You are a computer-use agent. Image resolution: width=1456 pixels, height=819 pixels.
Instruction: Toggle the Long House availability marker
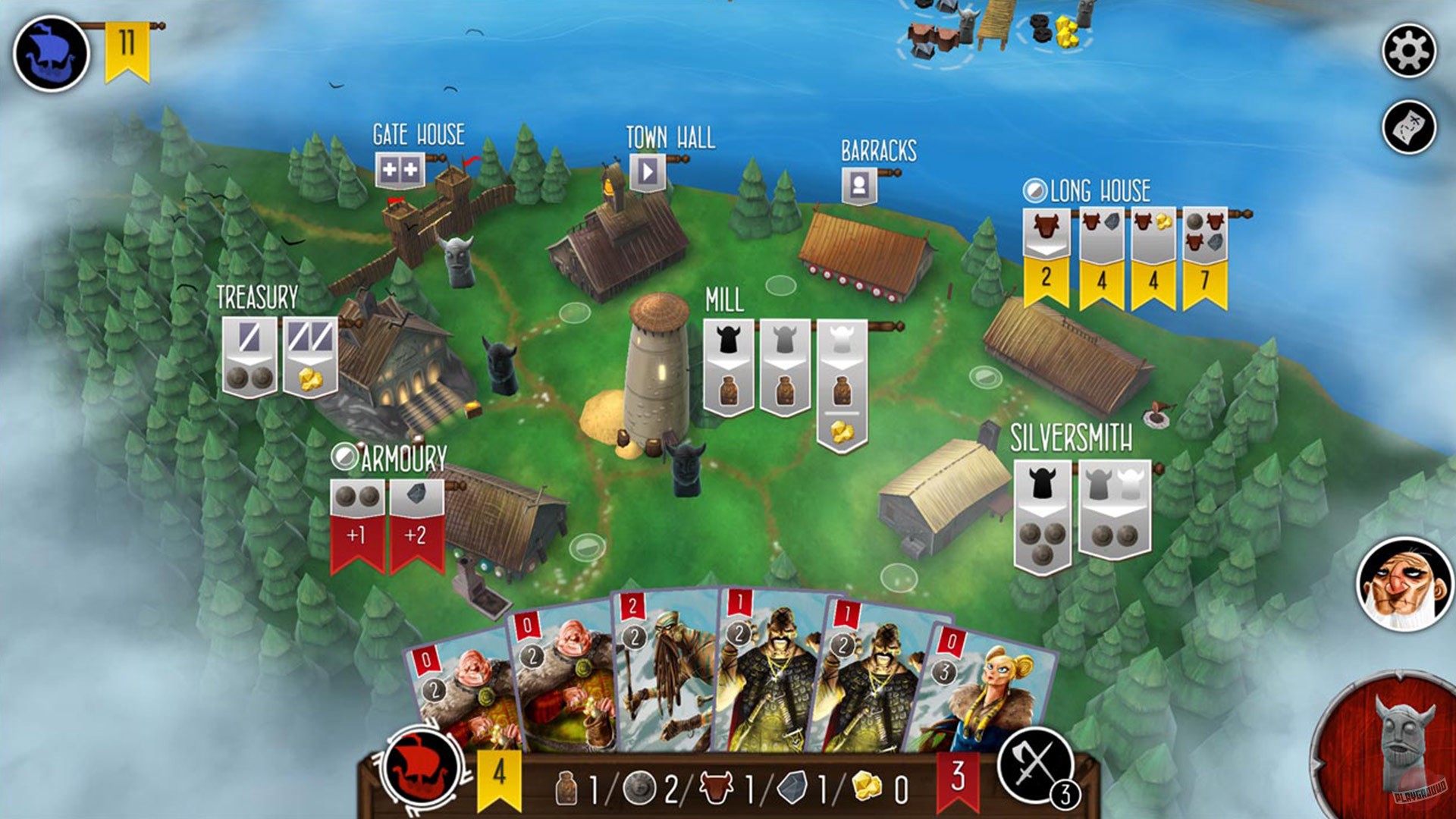[x=1035, y=191]
